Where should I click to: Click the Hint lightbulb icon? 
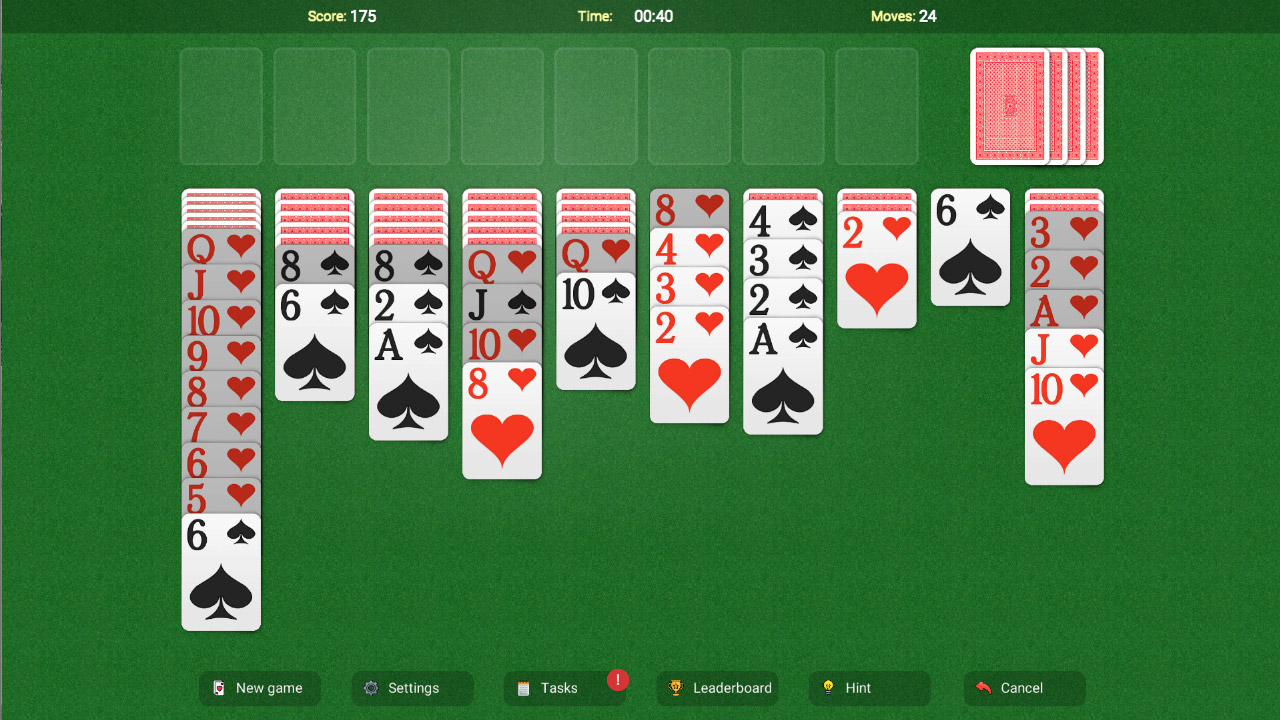[829, 688]
